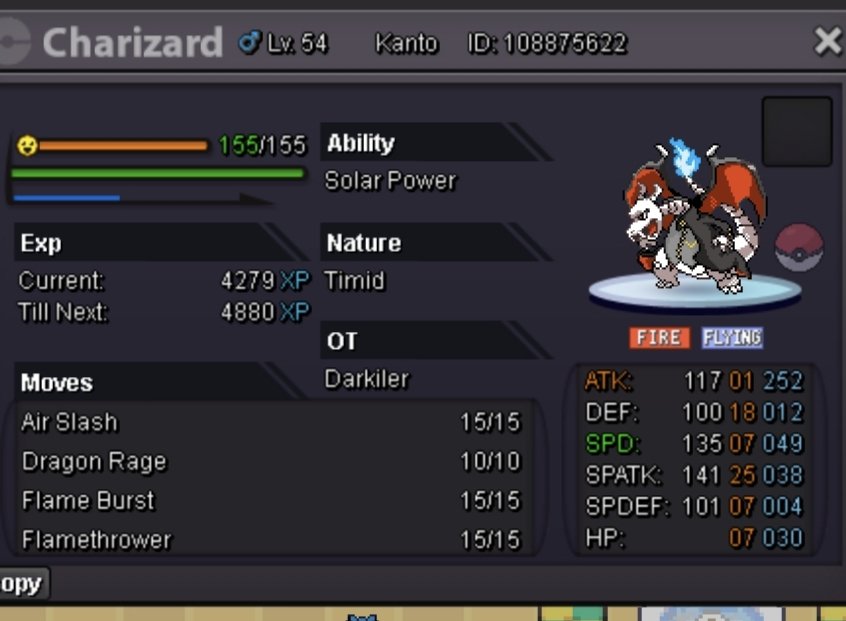Choose the Flame Burst move
The height and width of the screenshot is (621, 846).
coord(270,501)
